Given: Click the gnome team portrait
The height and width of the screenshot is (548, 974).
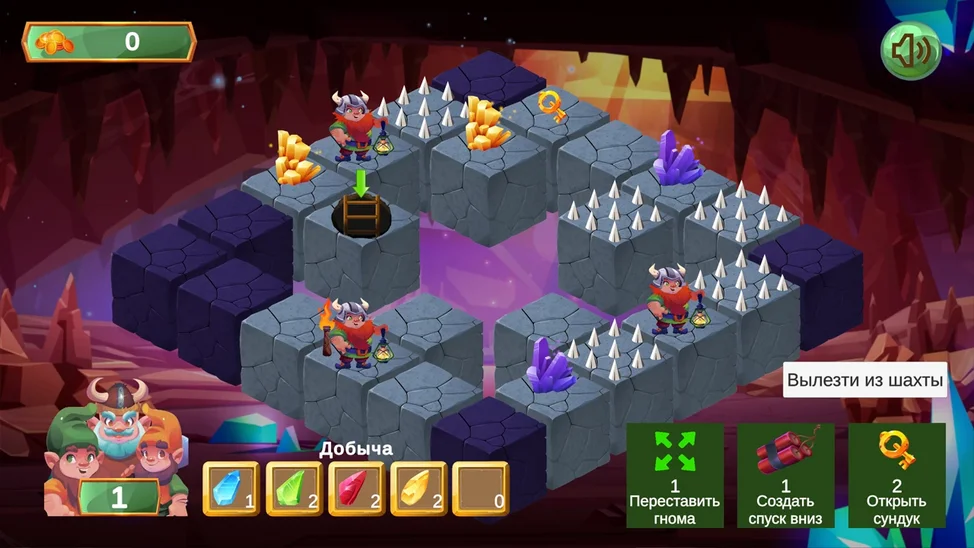Looking at the screenshot, I should pyautogui.click(x=116, y=445).
